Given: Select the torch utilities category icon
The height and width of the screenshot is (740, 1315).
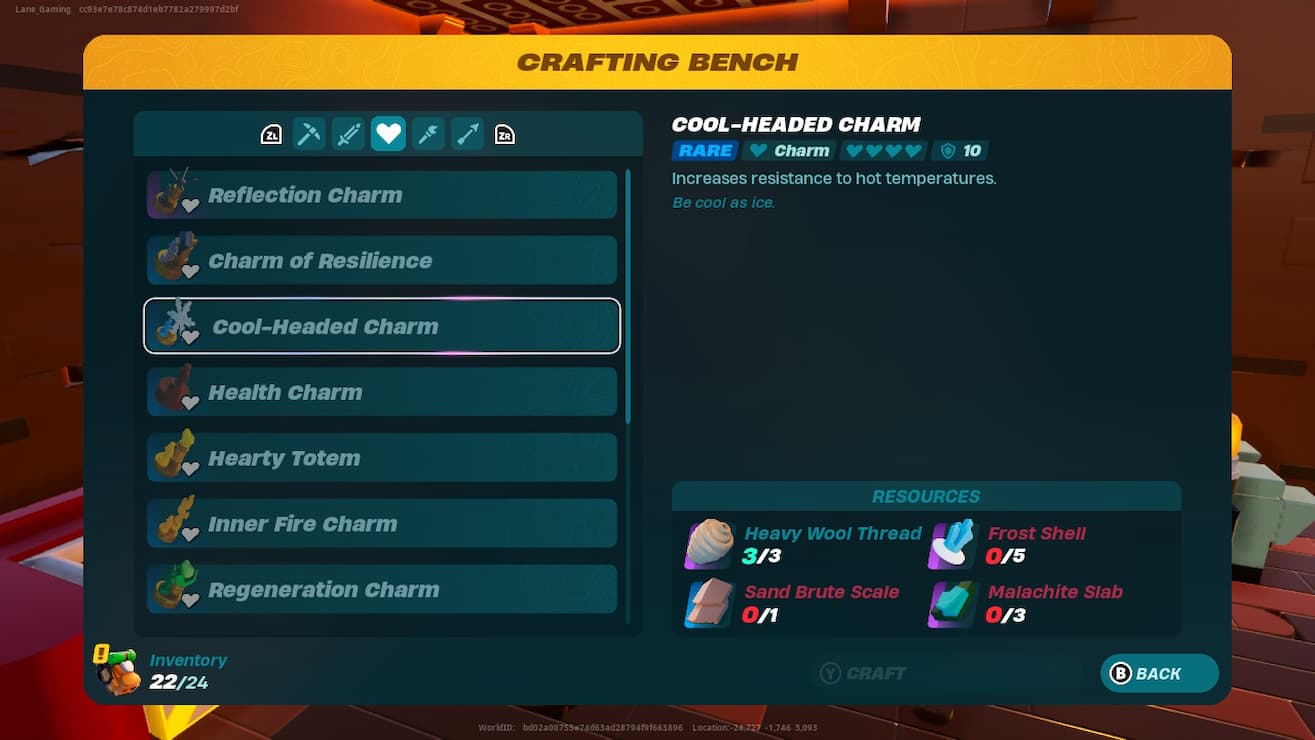Looking at the screenshot, I should click(428, 133).
